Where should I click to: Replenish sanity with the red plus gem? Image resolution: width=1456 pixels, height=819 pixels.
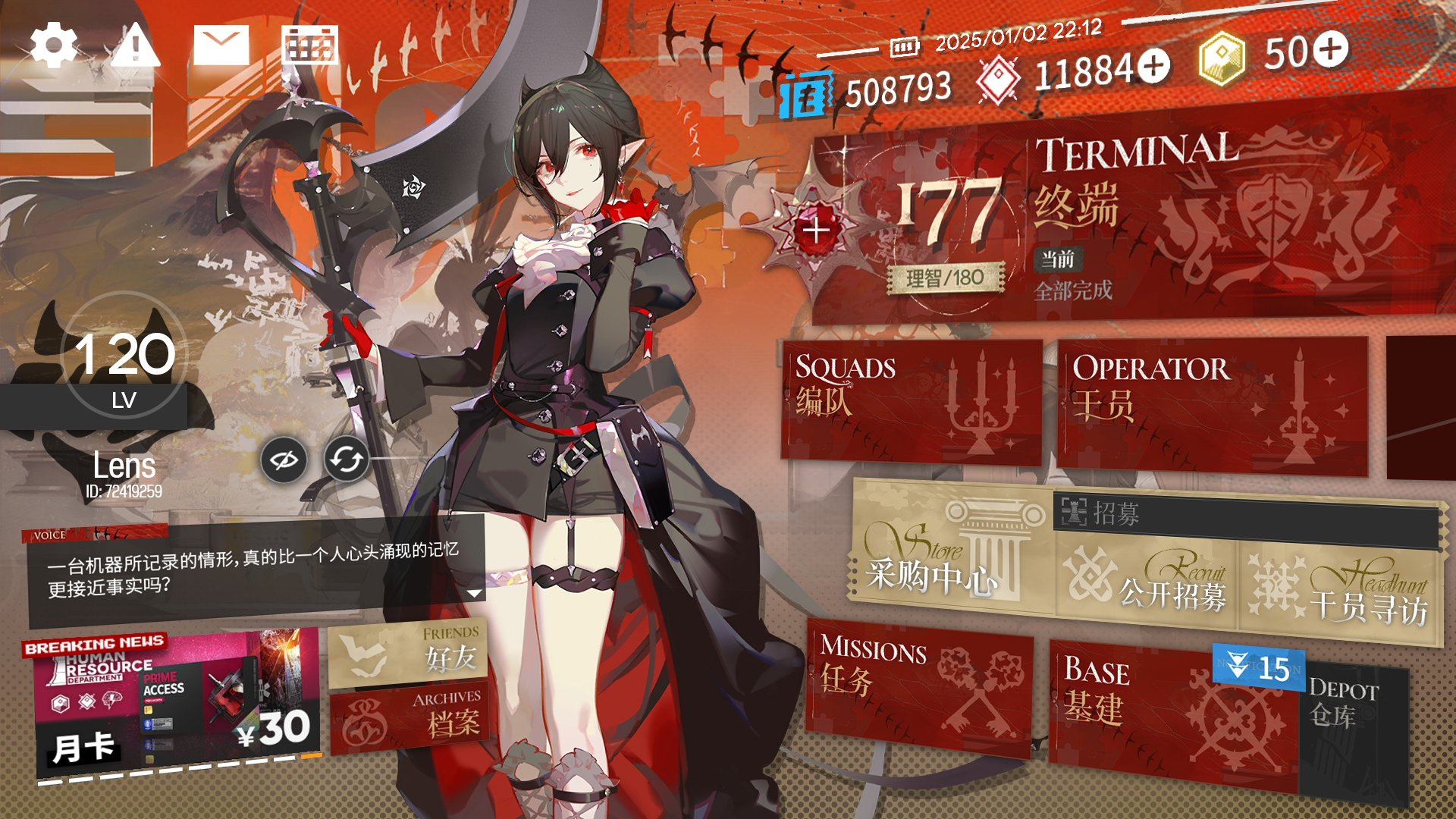pos(816,229)
